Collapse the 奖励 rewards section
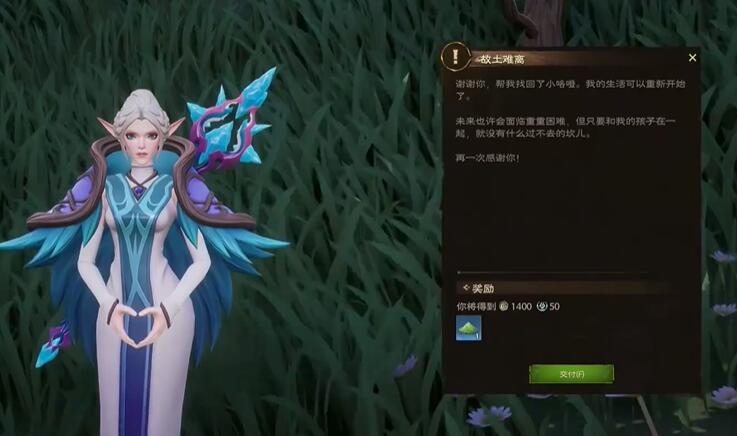 466,288
